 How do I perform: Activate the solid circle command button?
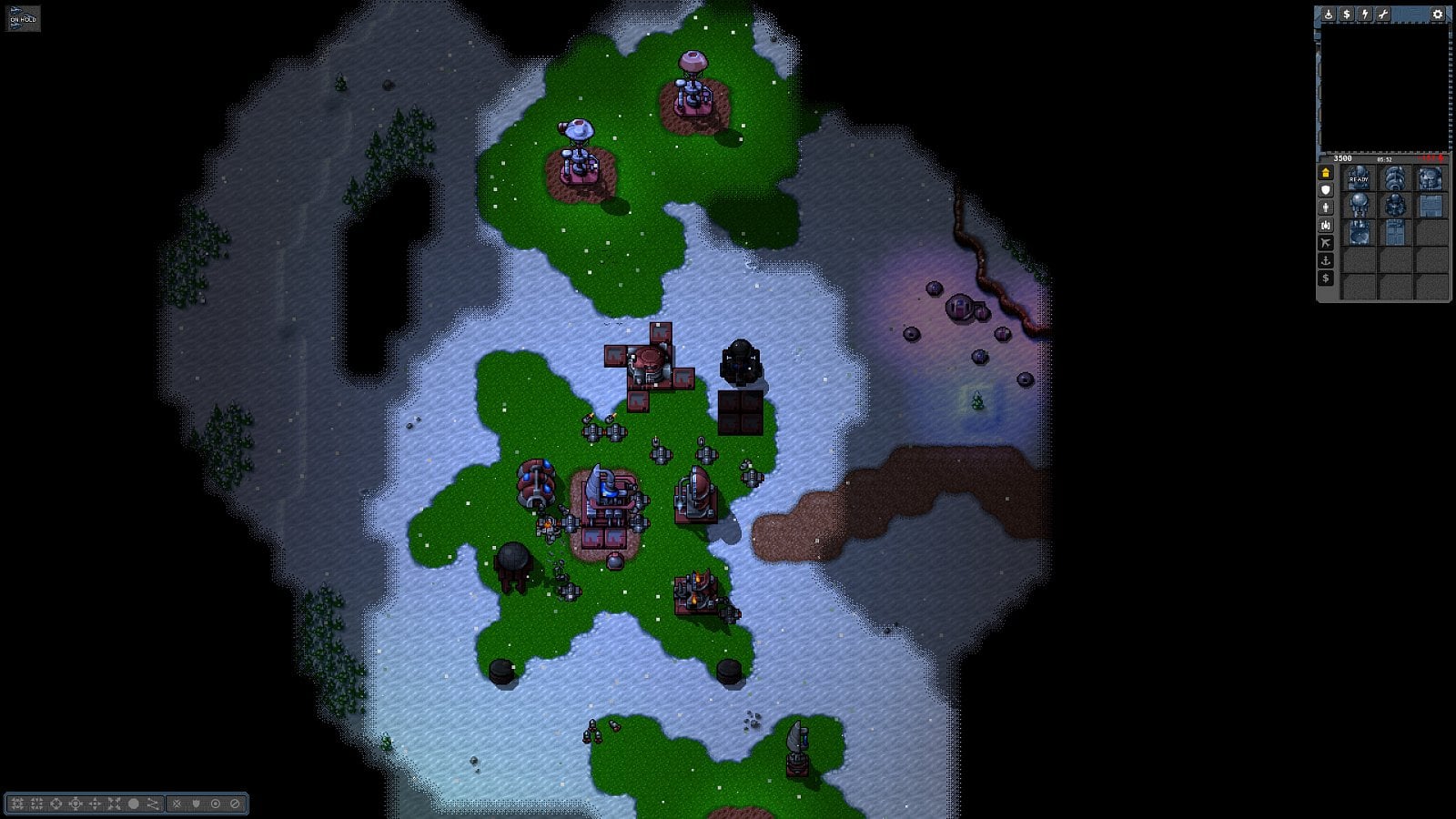[x=134, y=804]
